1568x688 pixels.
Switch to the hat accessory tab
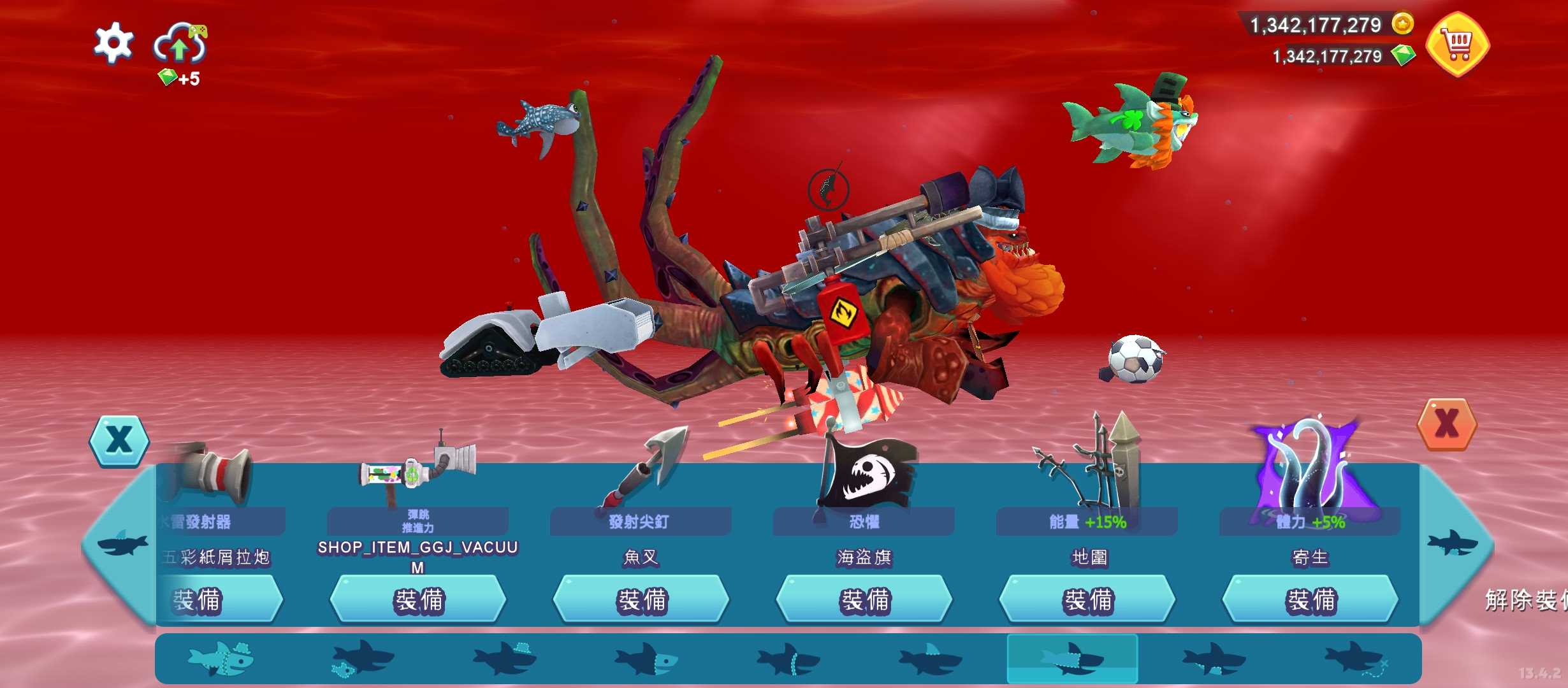click(505, 659)
